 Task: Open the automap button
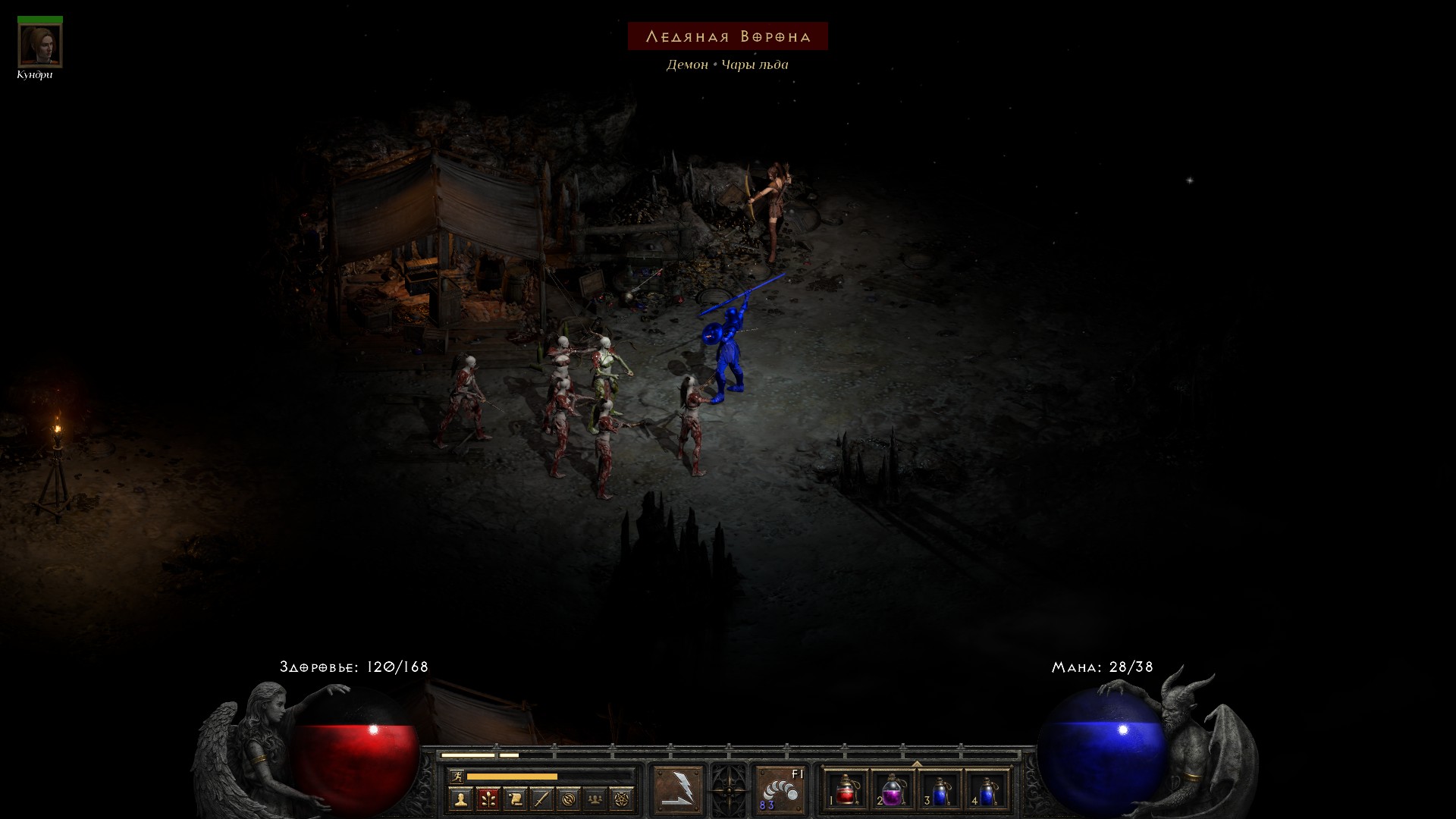[568, 799]
